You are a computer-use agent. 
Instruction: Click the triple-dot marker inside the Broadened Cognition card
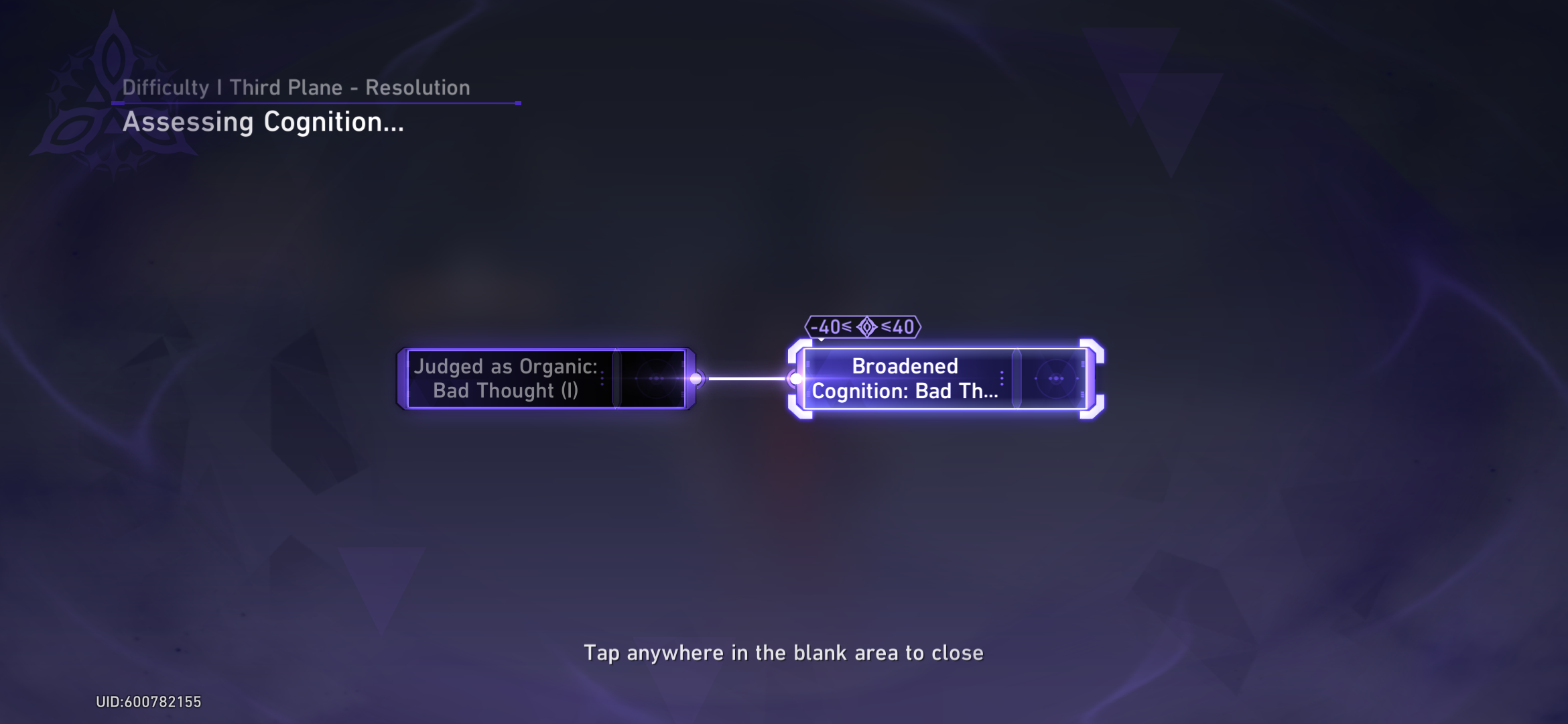point(1001,377)
